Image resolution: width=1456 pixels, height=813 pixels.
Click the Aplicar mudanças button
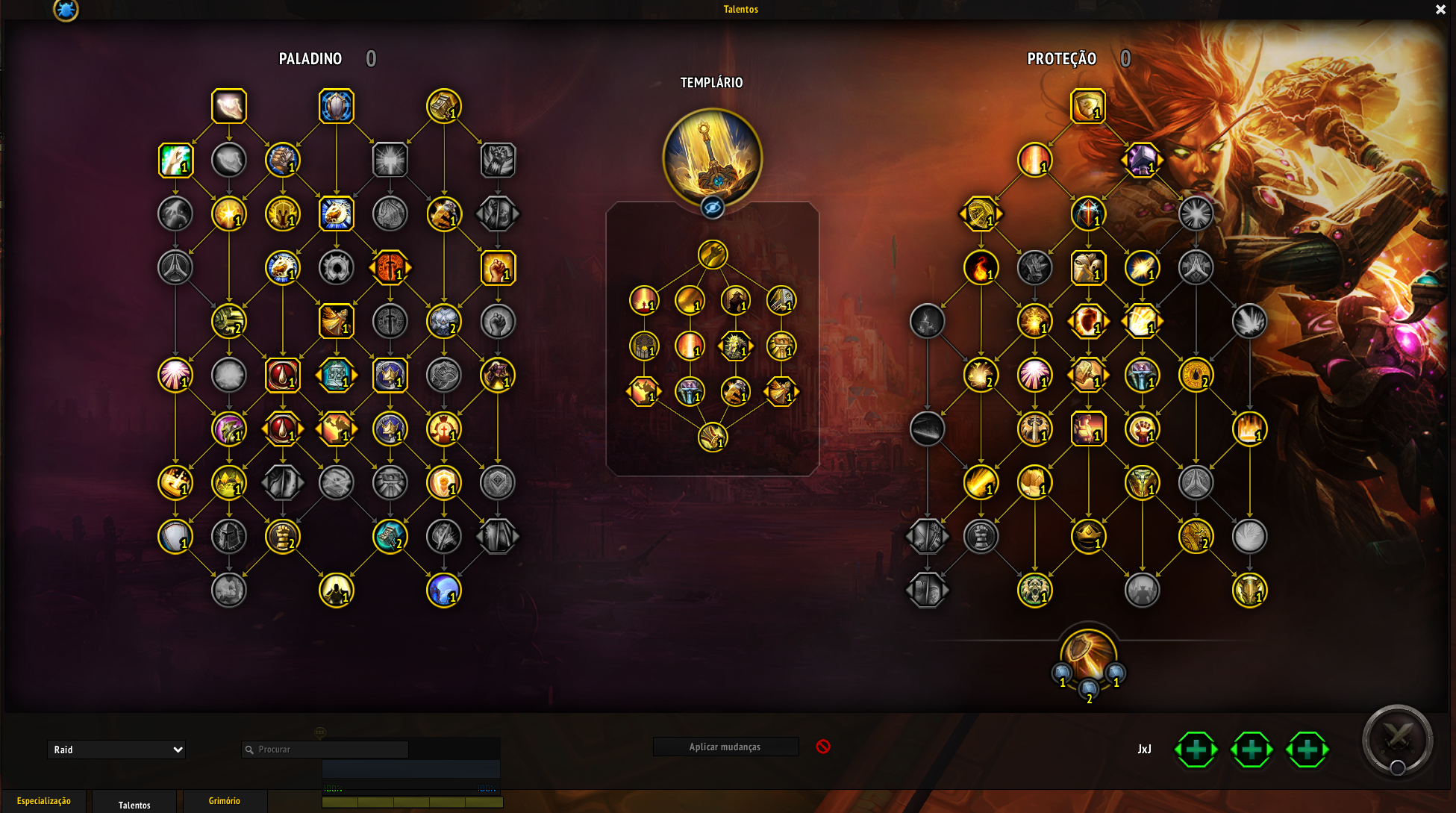[x=725, y=747]
